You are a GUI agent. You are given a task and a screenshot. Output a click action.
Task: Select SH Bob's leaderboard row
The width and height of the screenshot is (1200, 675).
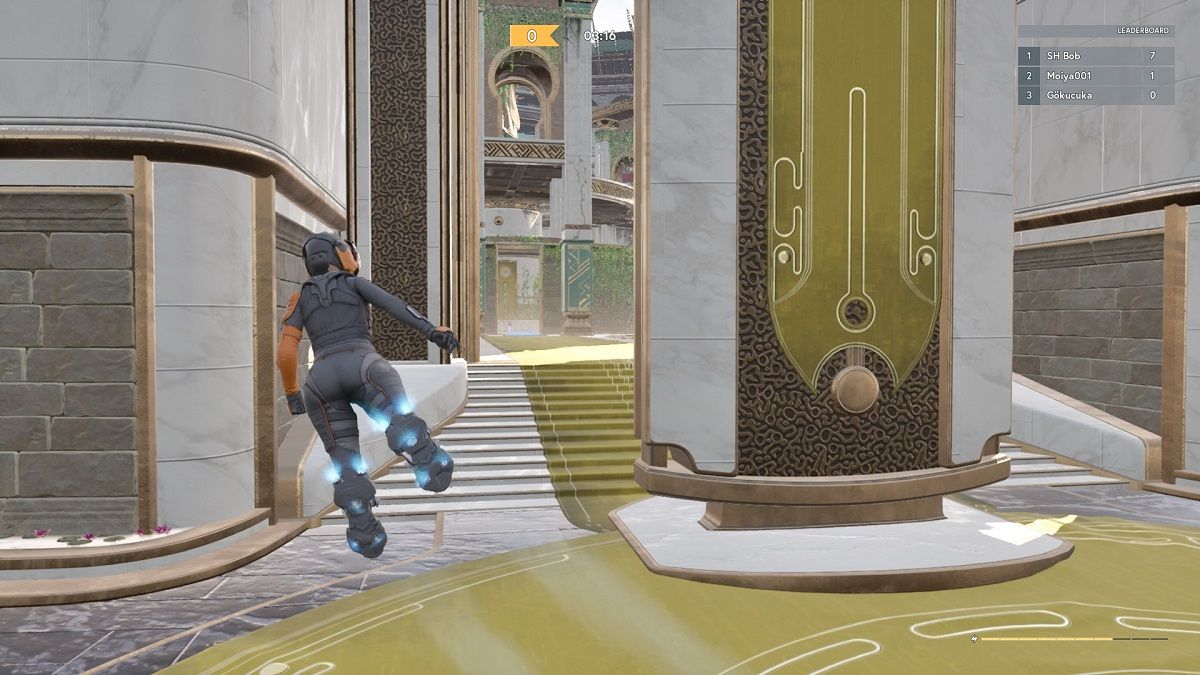pos(1096,56)
